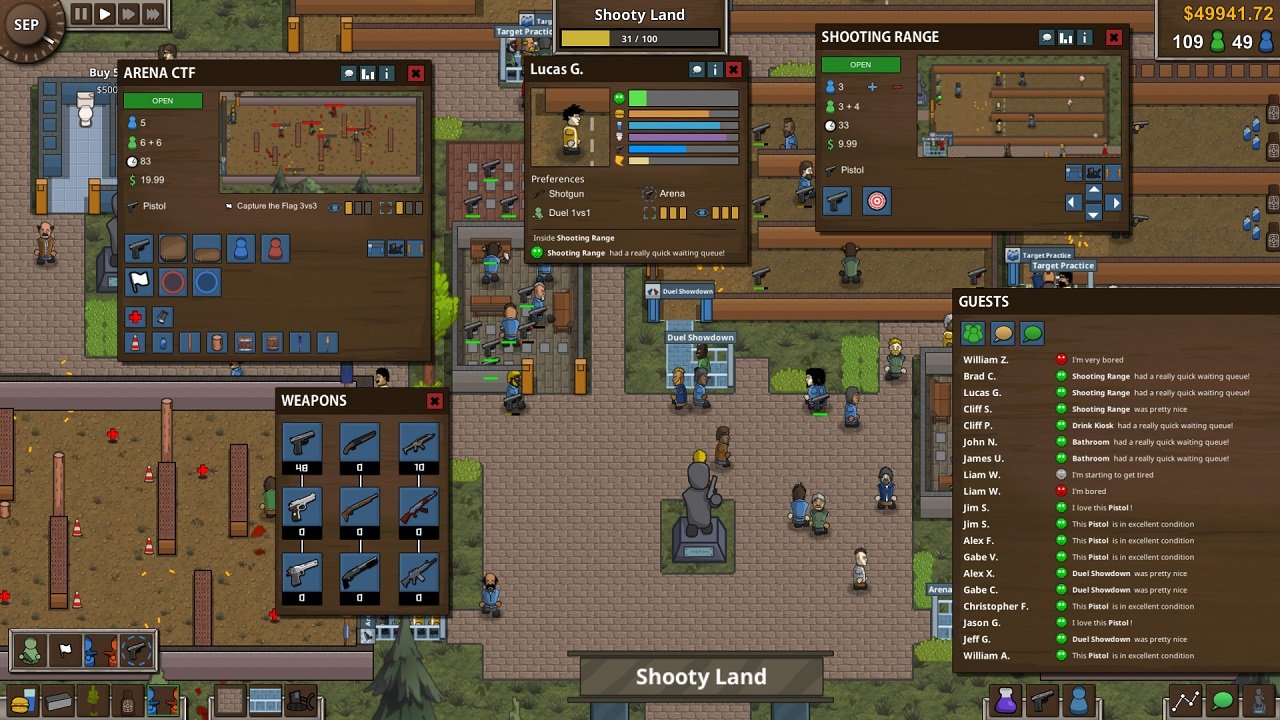1280x720 pixels.
Task: Select the potion icon in bottom-right toolbar
Action: coord(1006,701)
